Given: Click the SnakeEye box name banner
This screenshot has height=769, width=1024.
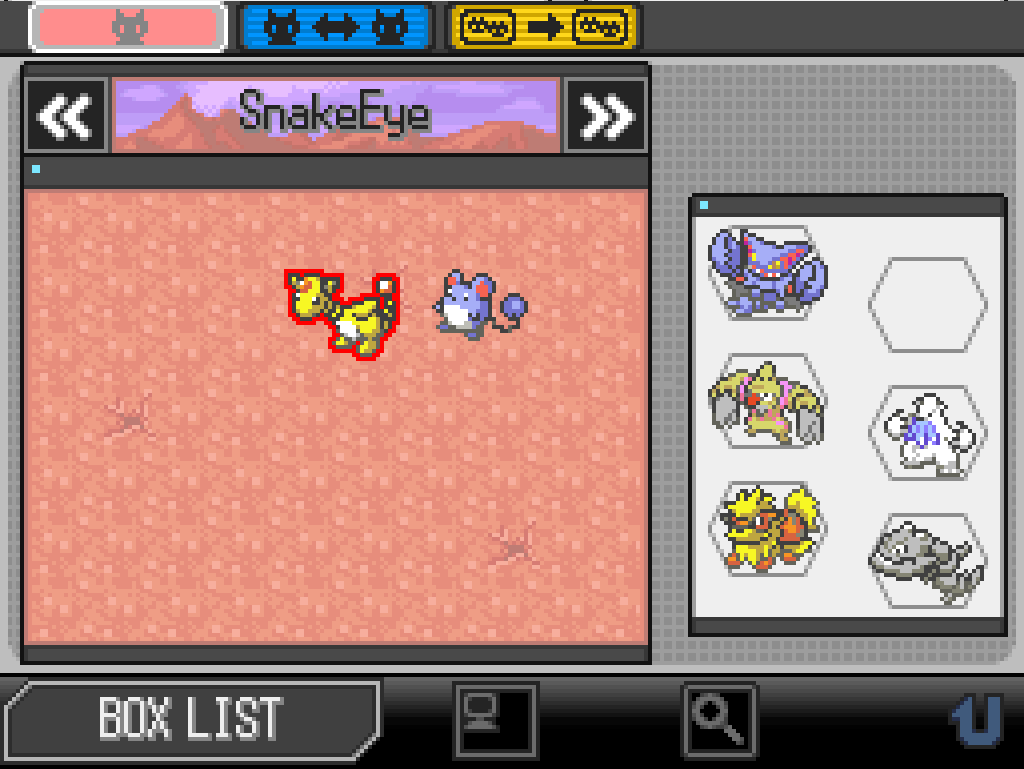Looking at the screenshot, I should click(x=335, y=115).
